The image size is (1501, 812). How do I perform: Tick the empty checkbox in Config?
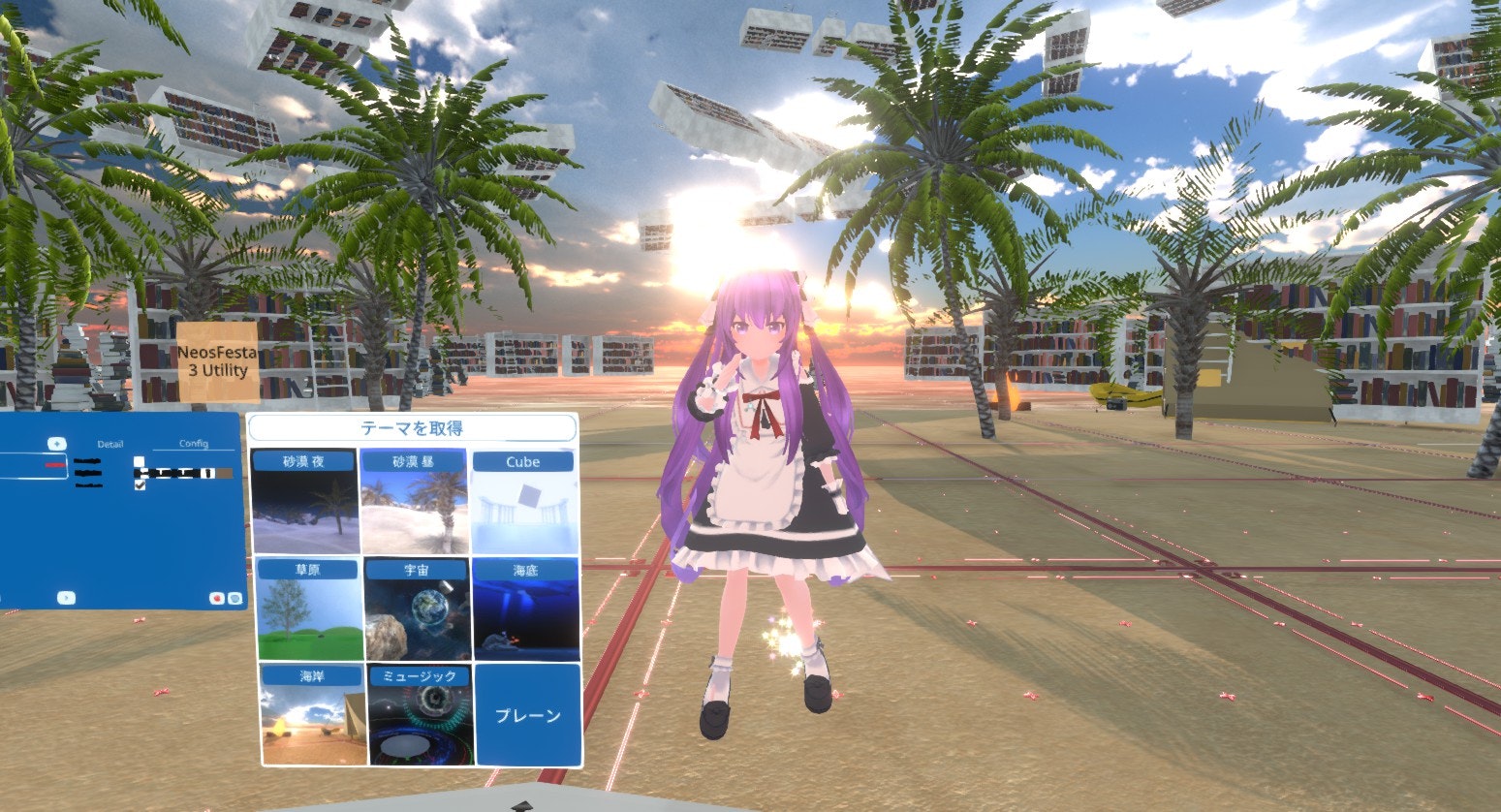(140, 461)
